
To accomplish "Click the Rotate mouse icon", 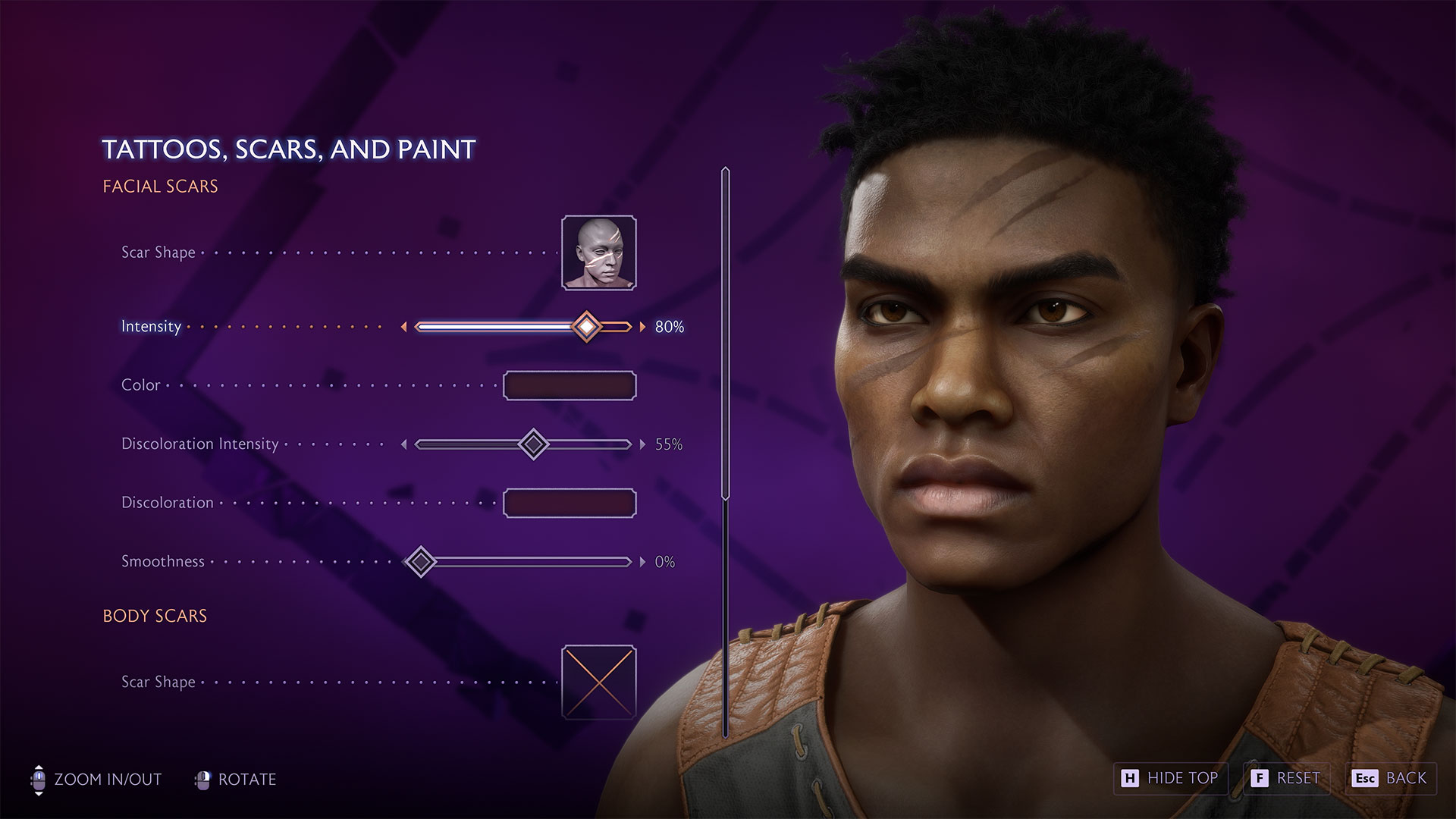I will click(x=203, y=779).
